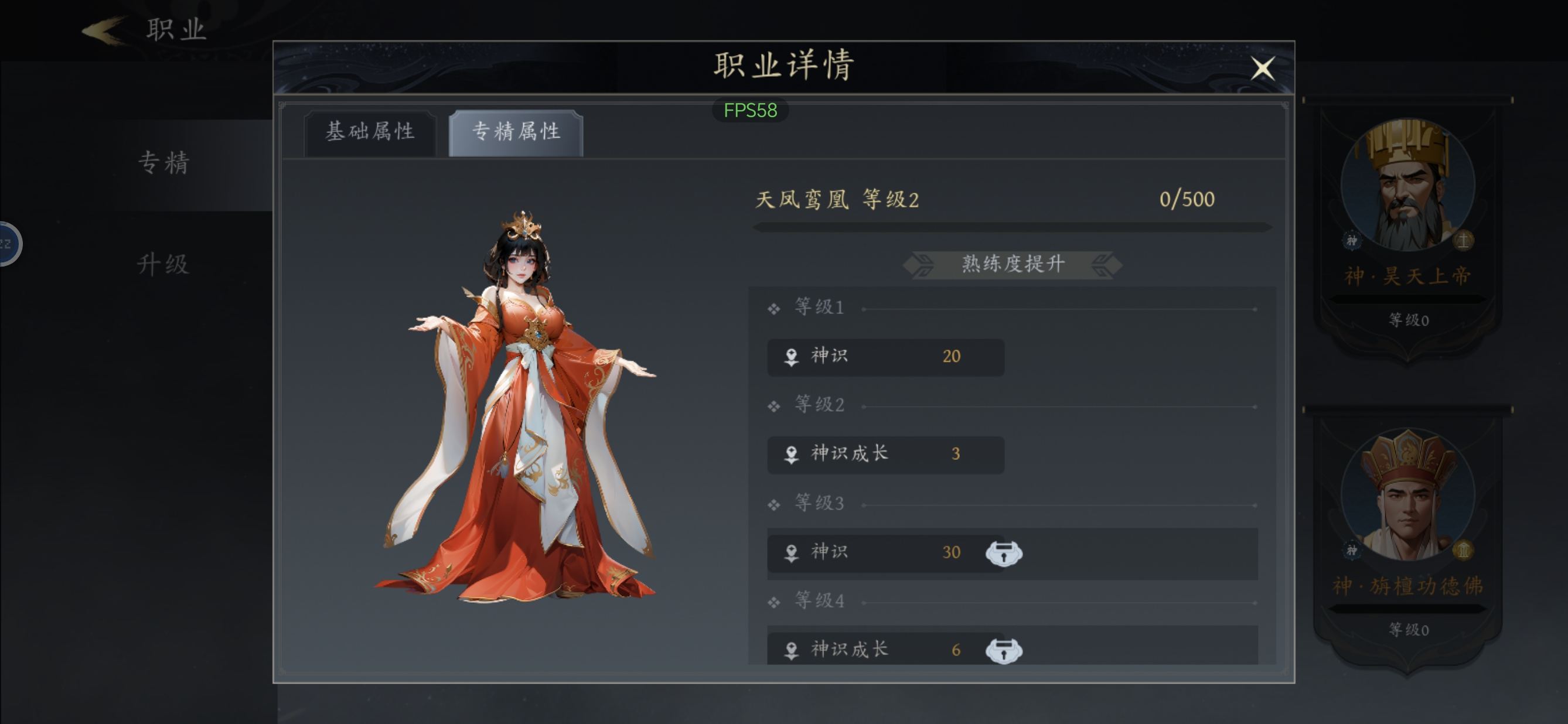
Task: Open the 专精 side menu entry
Action: point(163,163)
